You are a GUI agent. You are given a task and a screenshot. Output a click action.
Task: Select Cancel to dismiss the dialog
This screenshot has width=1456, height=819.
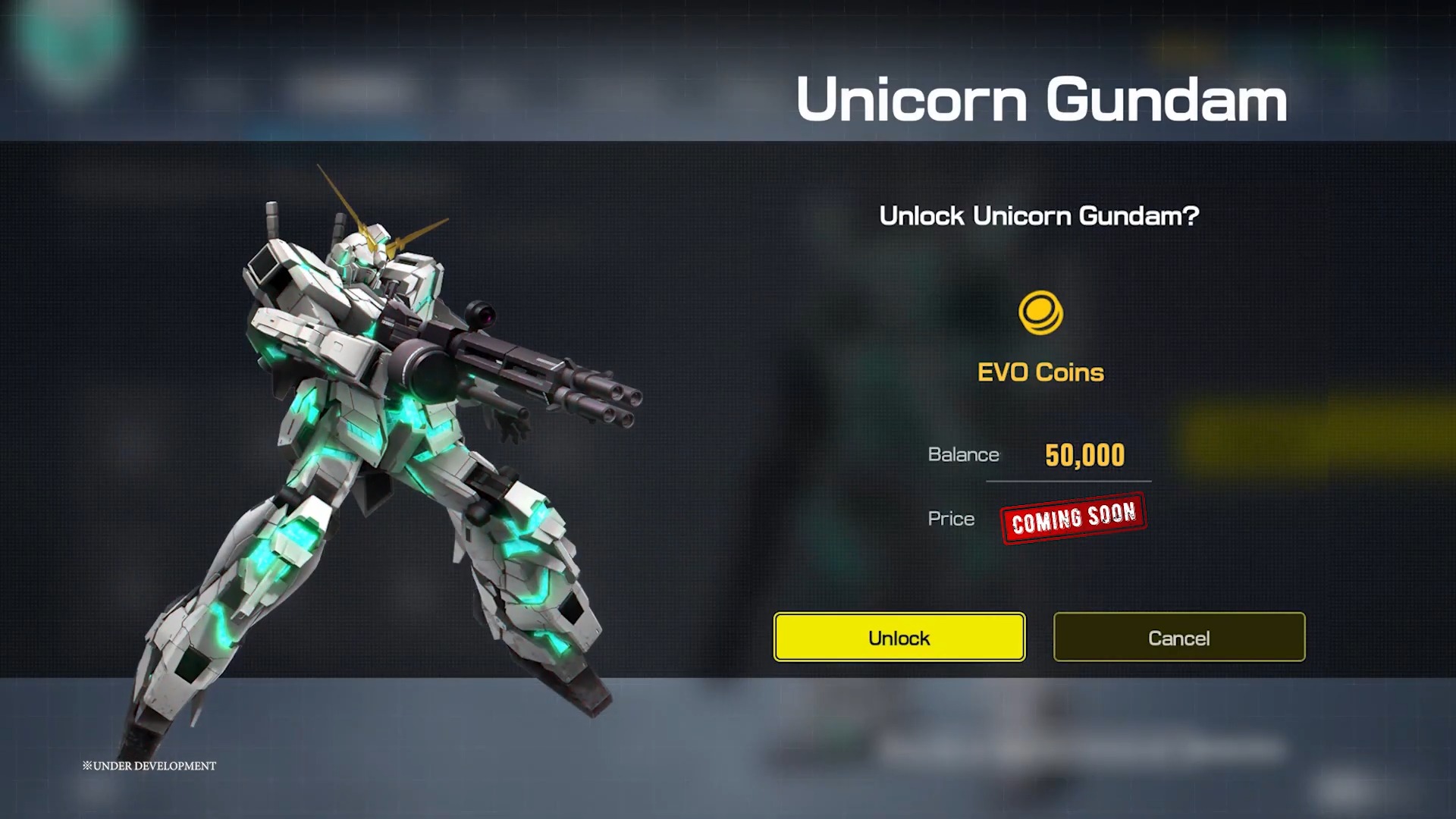point(1178,638)
